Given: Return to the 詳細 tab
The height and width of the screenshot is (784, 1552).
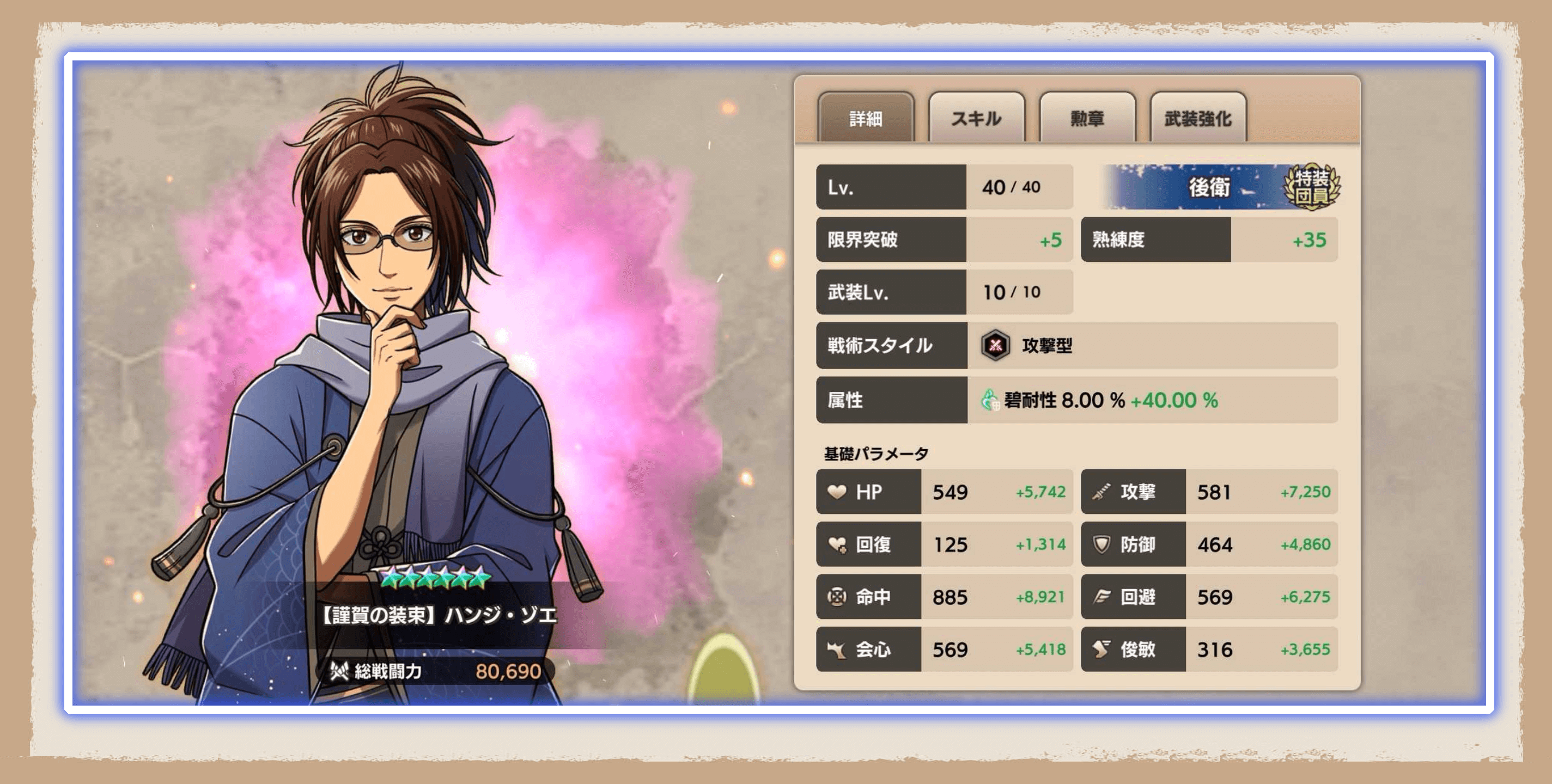Looking at the screenshot, I should tap(866, 119).
